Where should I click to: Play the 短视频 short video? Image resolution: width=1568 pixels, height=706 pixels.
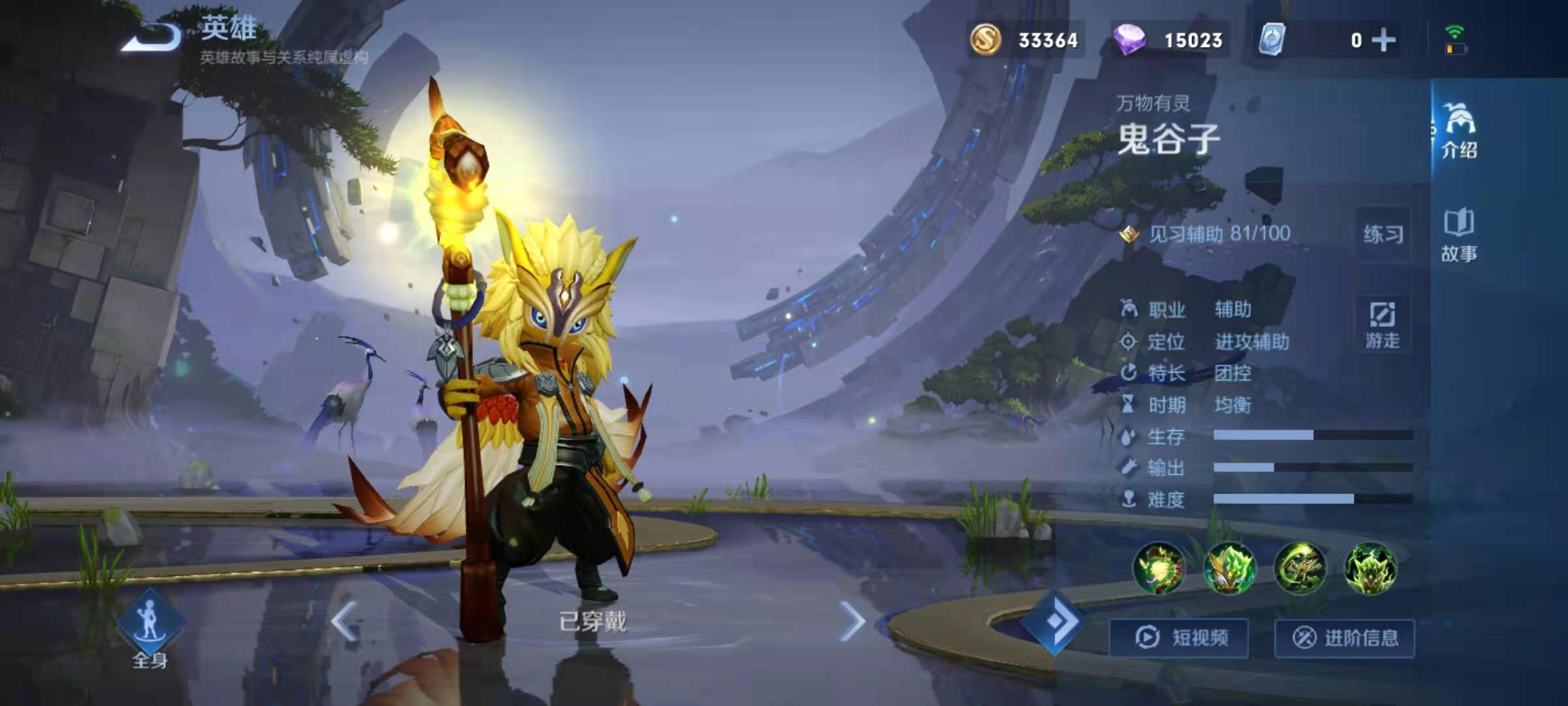[1180, 637]
